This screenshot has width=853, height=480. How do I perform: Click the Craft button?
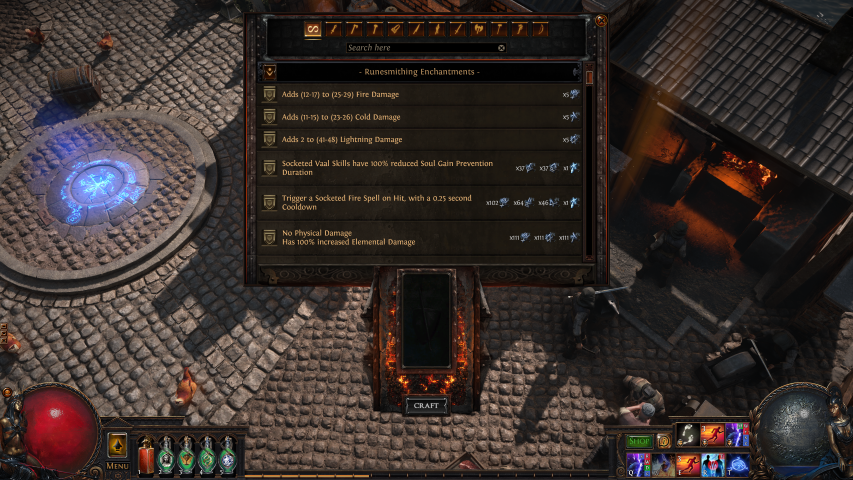(424, 405)
